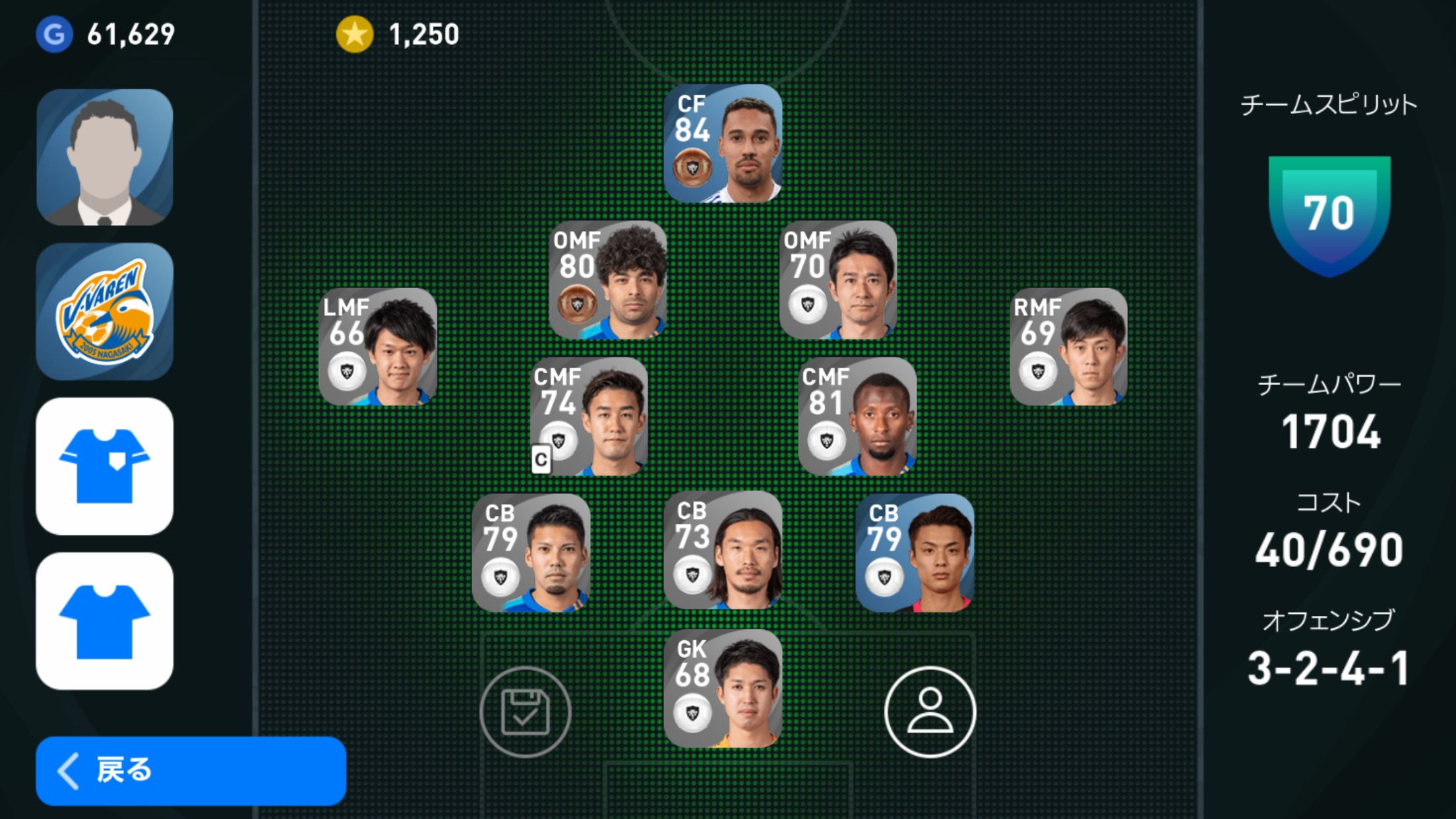Pick the OMF 70 player card
1456x819 pixels.
[838, 280]
